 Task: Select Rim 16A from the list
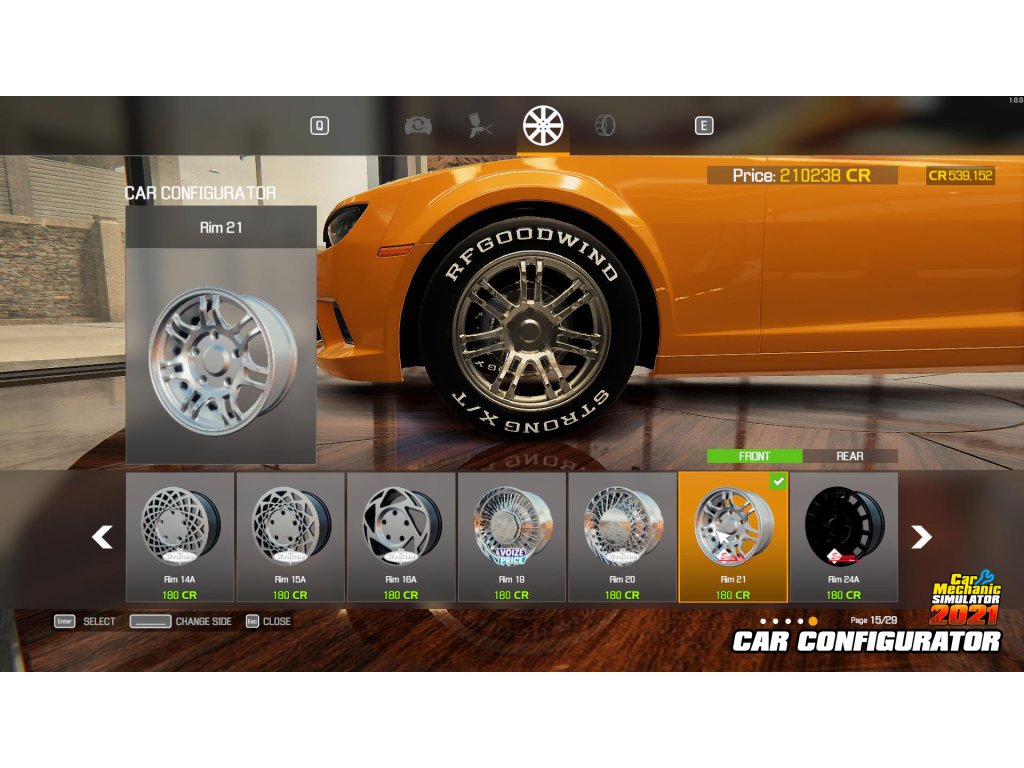coord(401,537)
